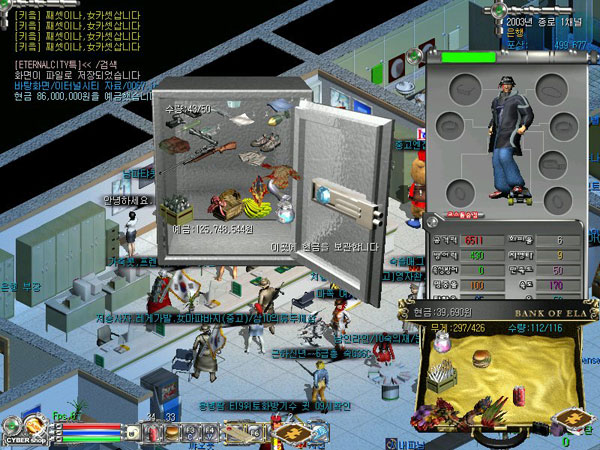Select the sneakers inside the safe
This screenshot has height=450, width=600.
click(x=265, y=143)
